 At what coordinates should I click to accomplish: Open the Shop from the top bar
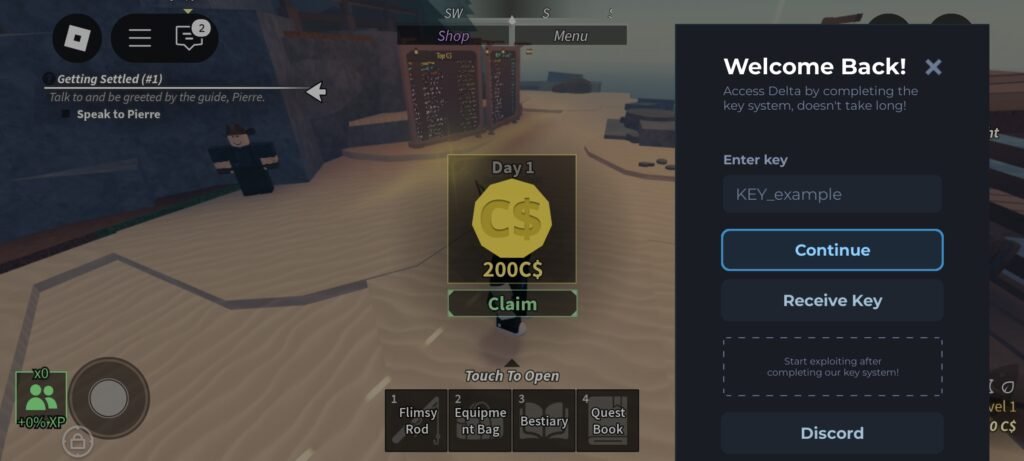[x=453, y=36]
